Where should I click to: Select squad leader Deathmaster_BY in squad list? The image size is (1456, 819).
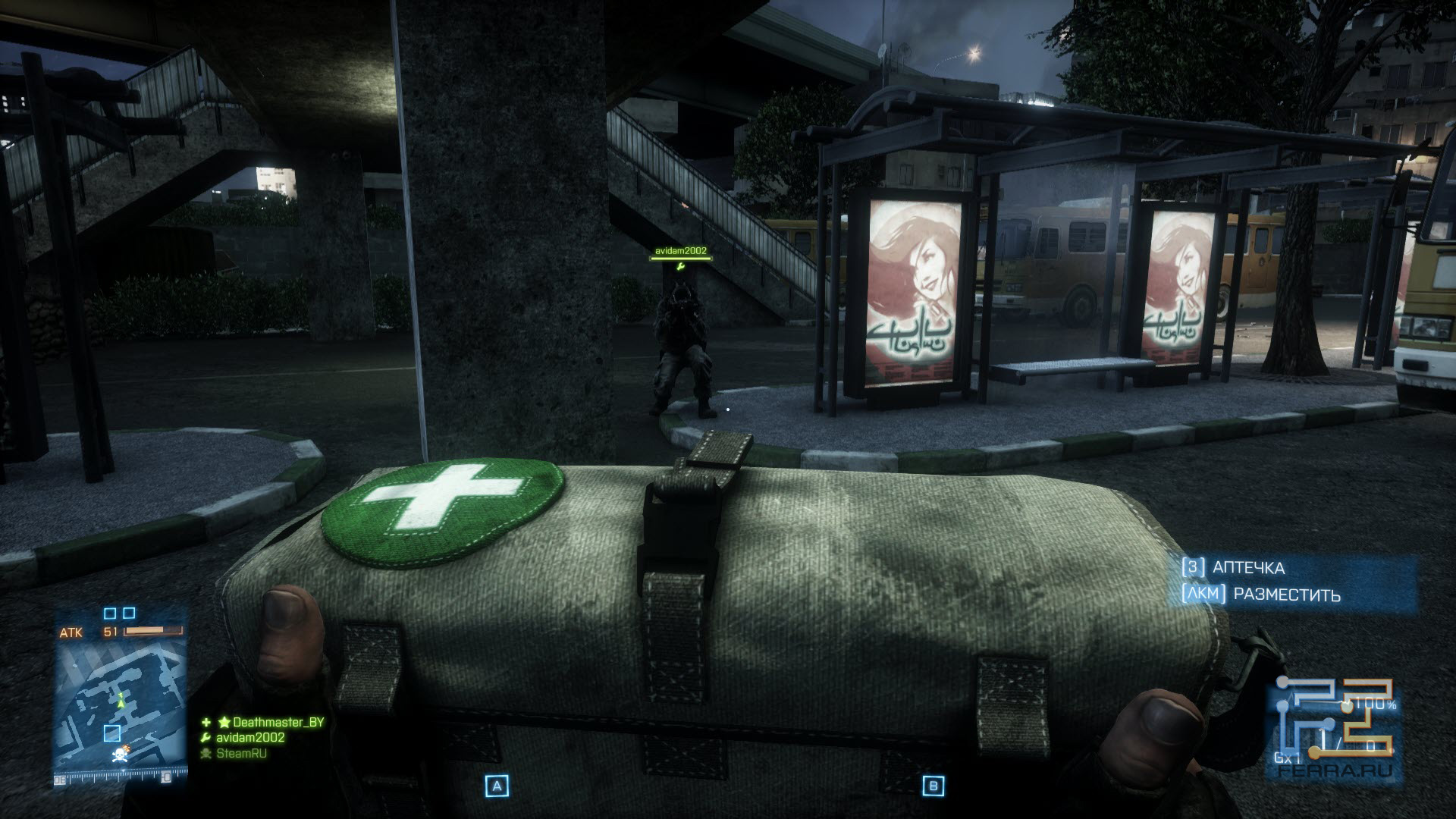click(278, 722)
